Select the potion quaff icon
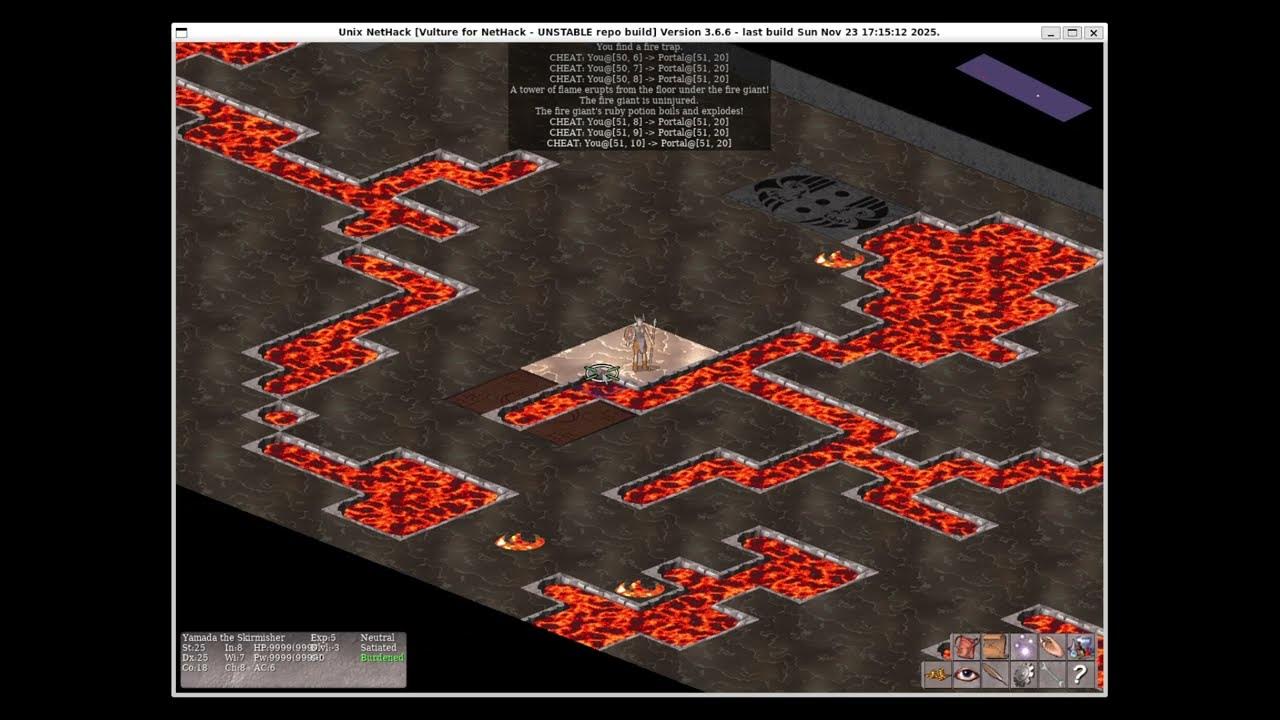The image size is (1280, 720). [x=1080, y=646]
